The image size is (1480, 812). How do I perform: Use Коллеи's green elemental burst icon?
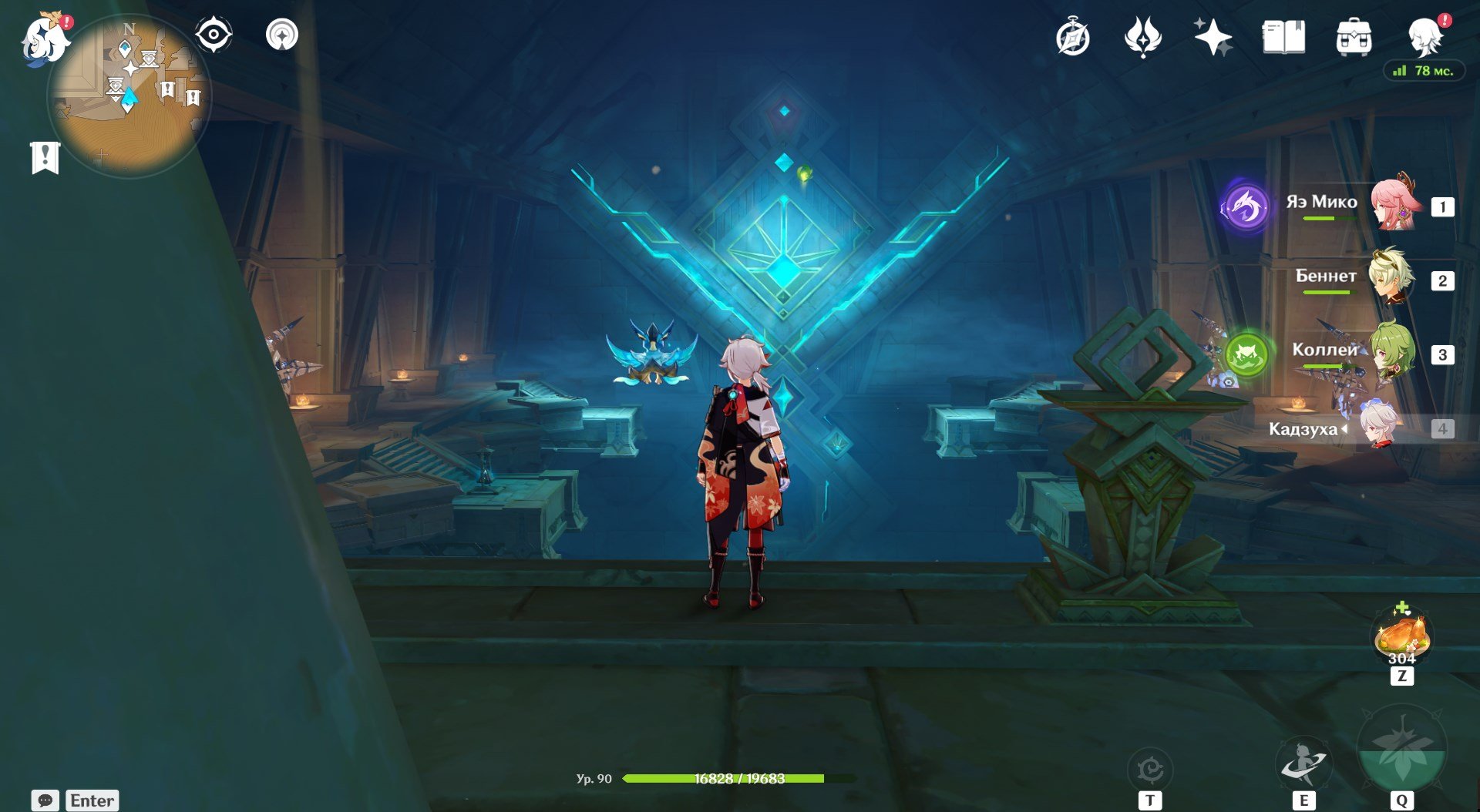point(1246,355)
